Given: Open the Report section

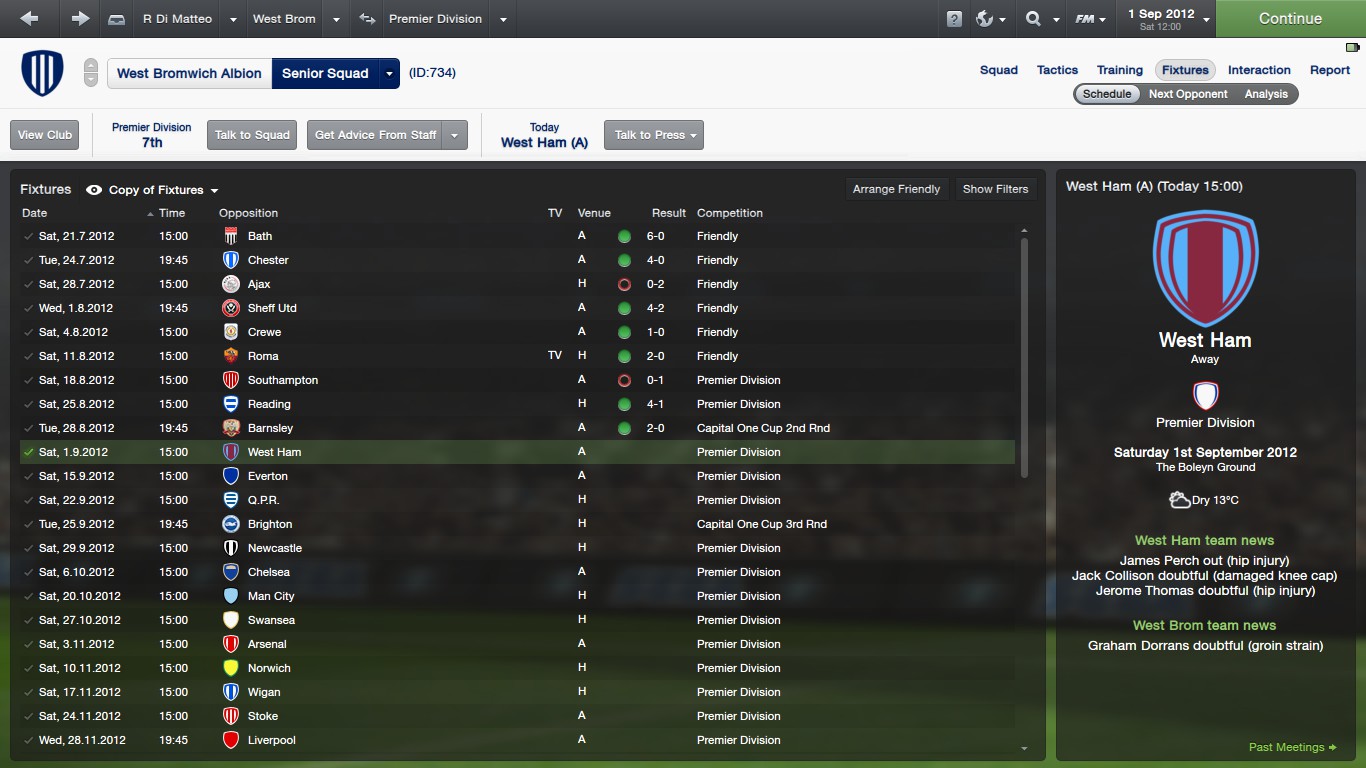Looking at the screenshot, I should pyautogui.click(x=1330, y=70).
